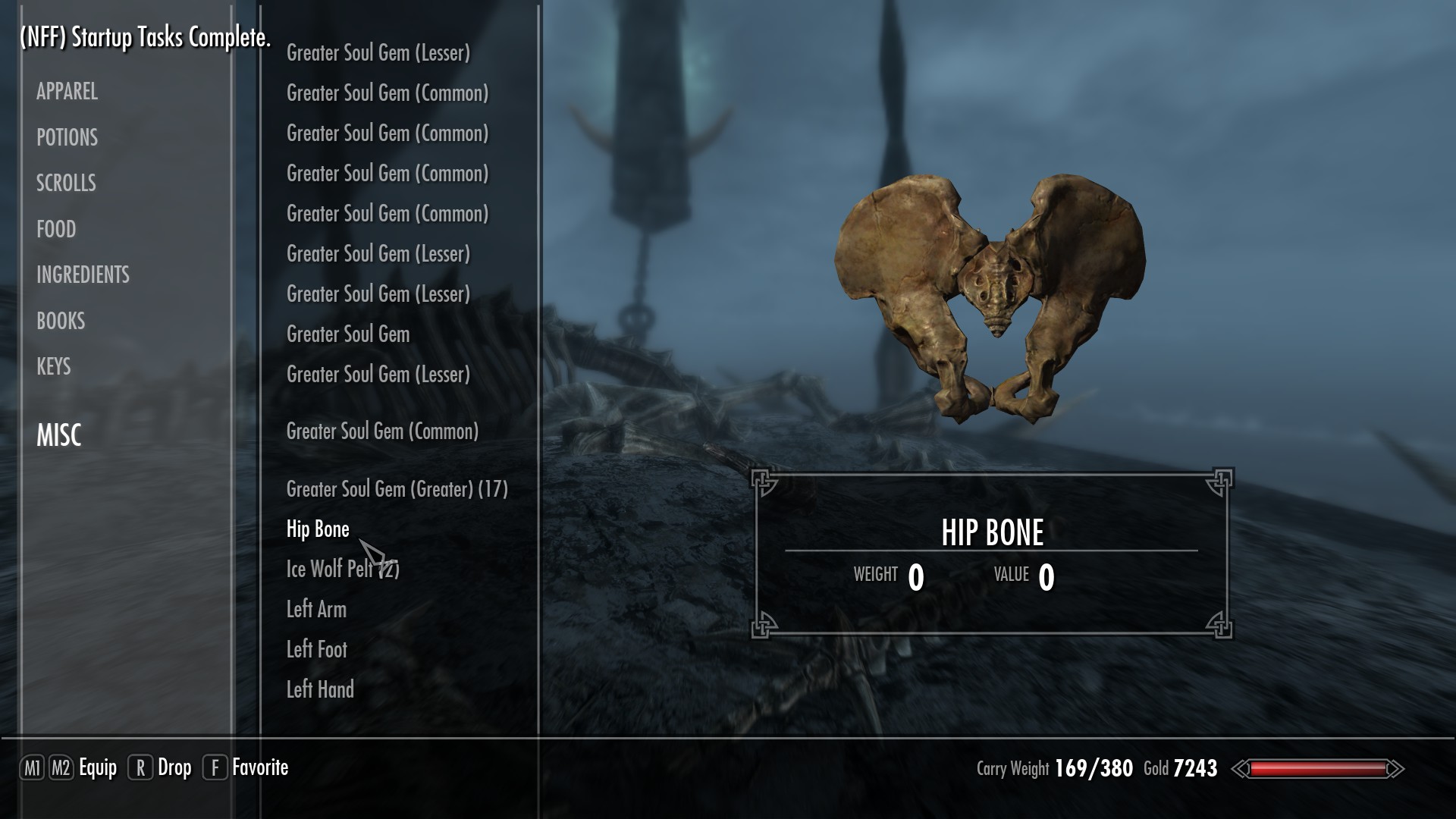Switch to the Potions category
This screenshot has width=1456, height=819.
[67, 137]
